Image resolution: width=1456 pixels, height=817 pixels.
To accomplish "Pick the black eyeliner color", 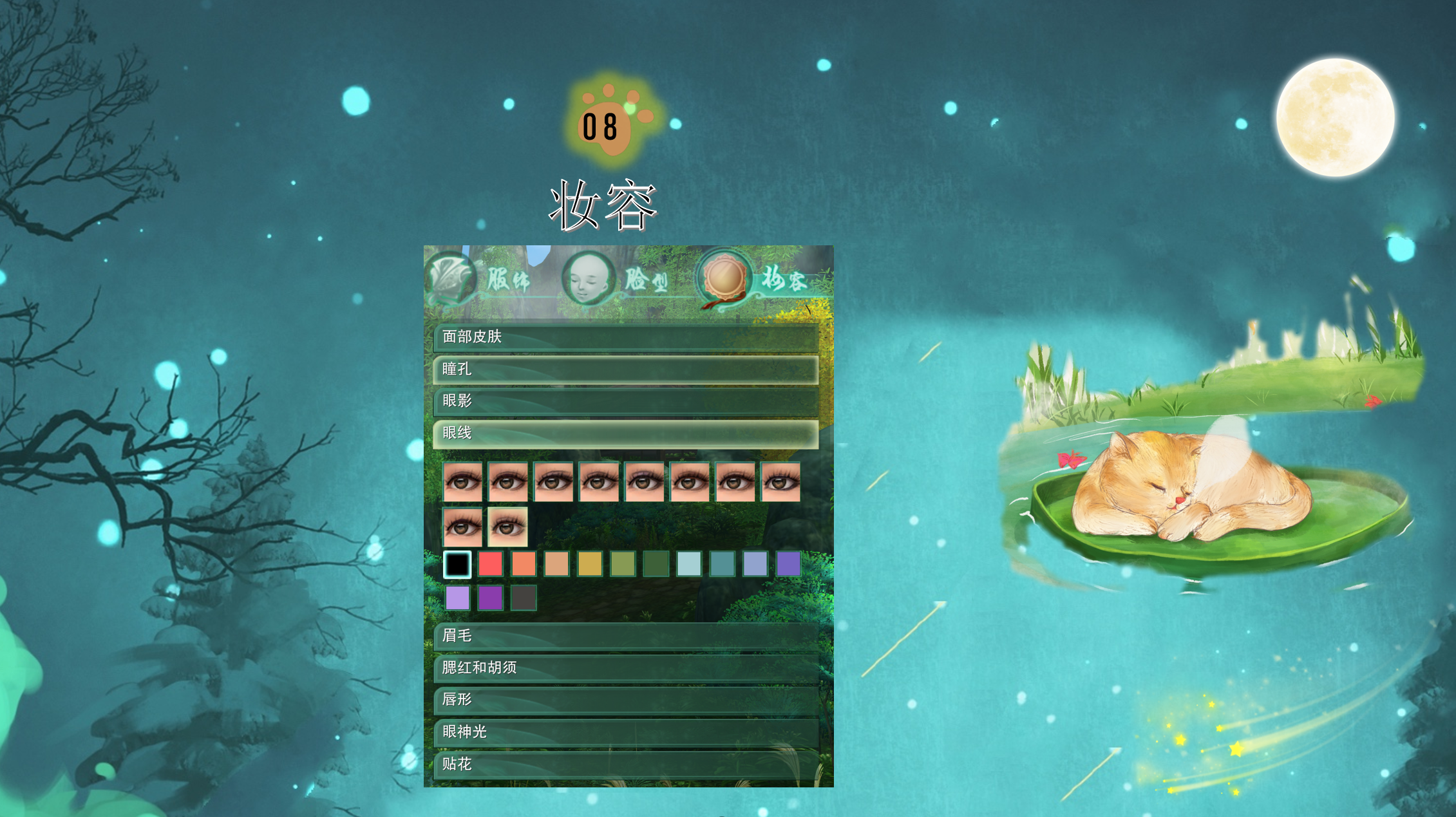I will tap(457, 565).
